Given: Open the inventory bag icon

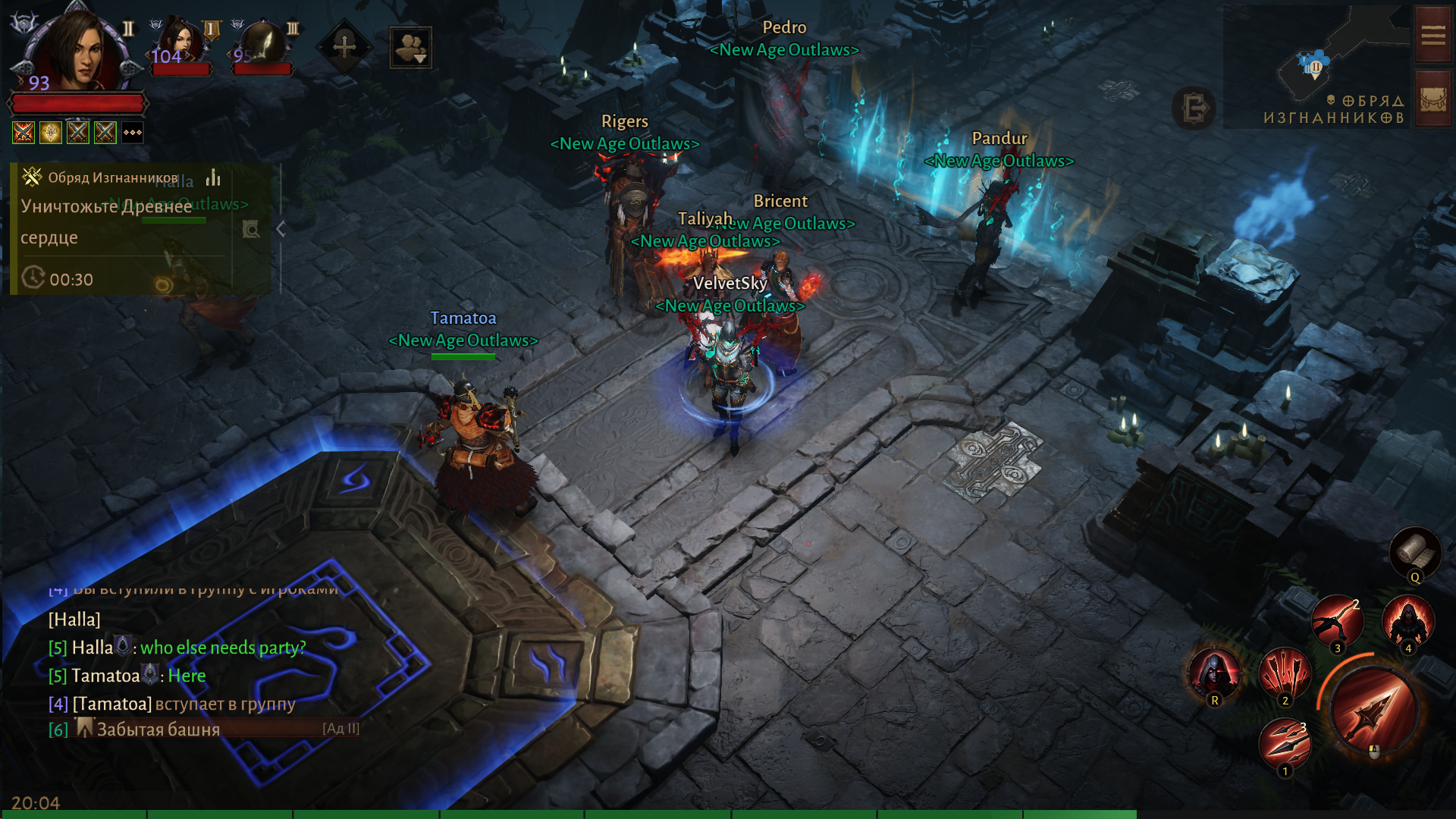Looking at the screenshot, I should coord(1432,99).
